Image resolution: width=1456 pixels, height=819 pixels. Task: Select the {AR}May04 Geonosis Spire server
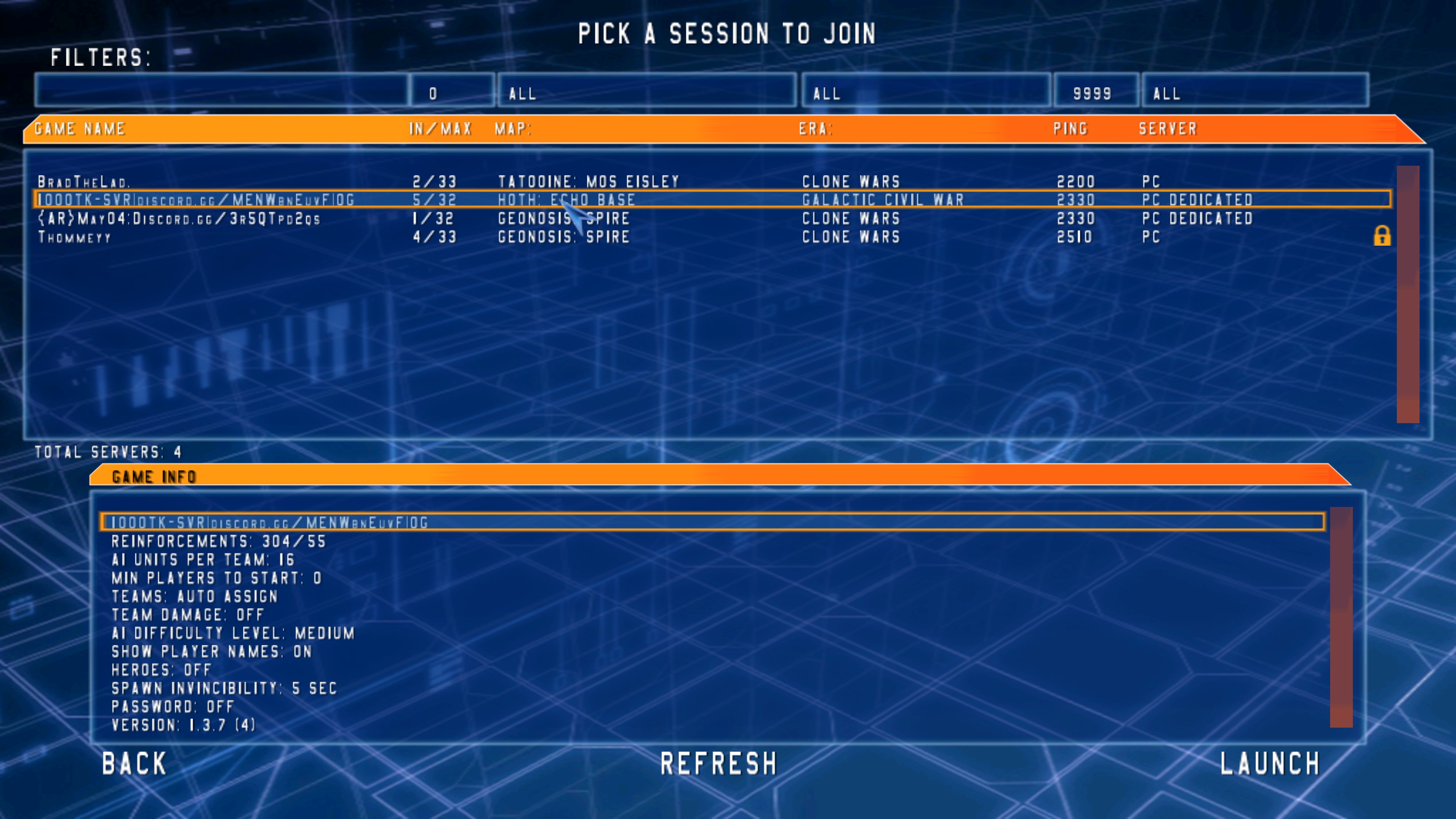click(x=395, y=219)
